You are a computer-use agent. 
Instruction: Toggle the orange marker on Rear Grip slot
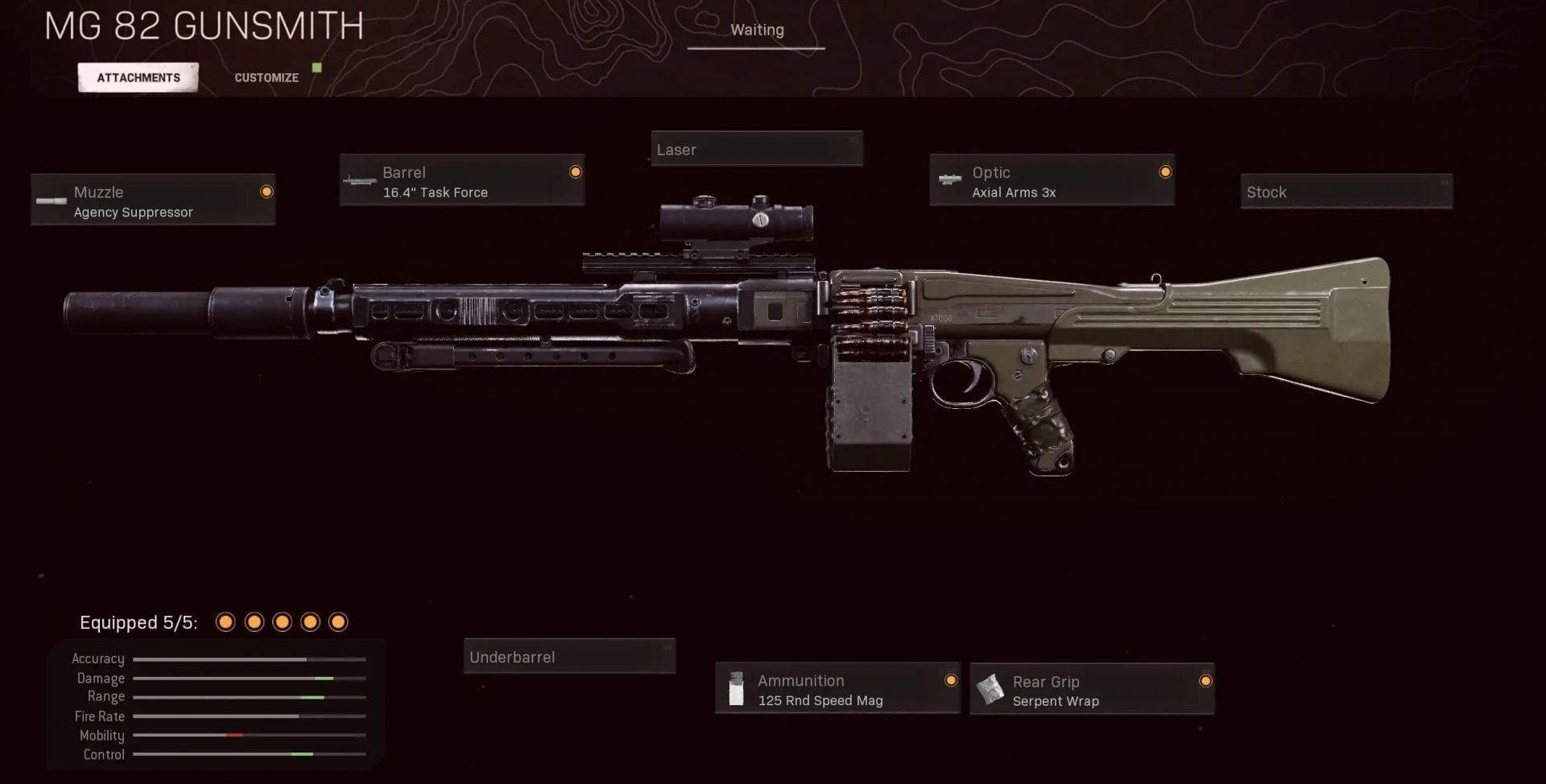click(x=1205, y=680)
